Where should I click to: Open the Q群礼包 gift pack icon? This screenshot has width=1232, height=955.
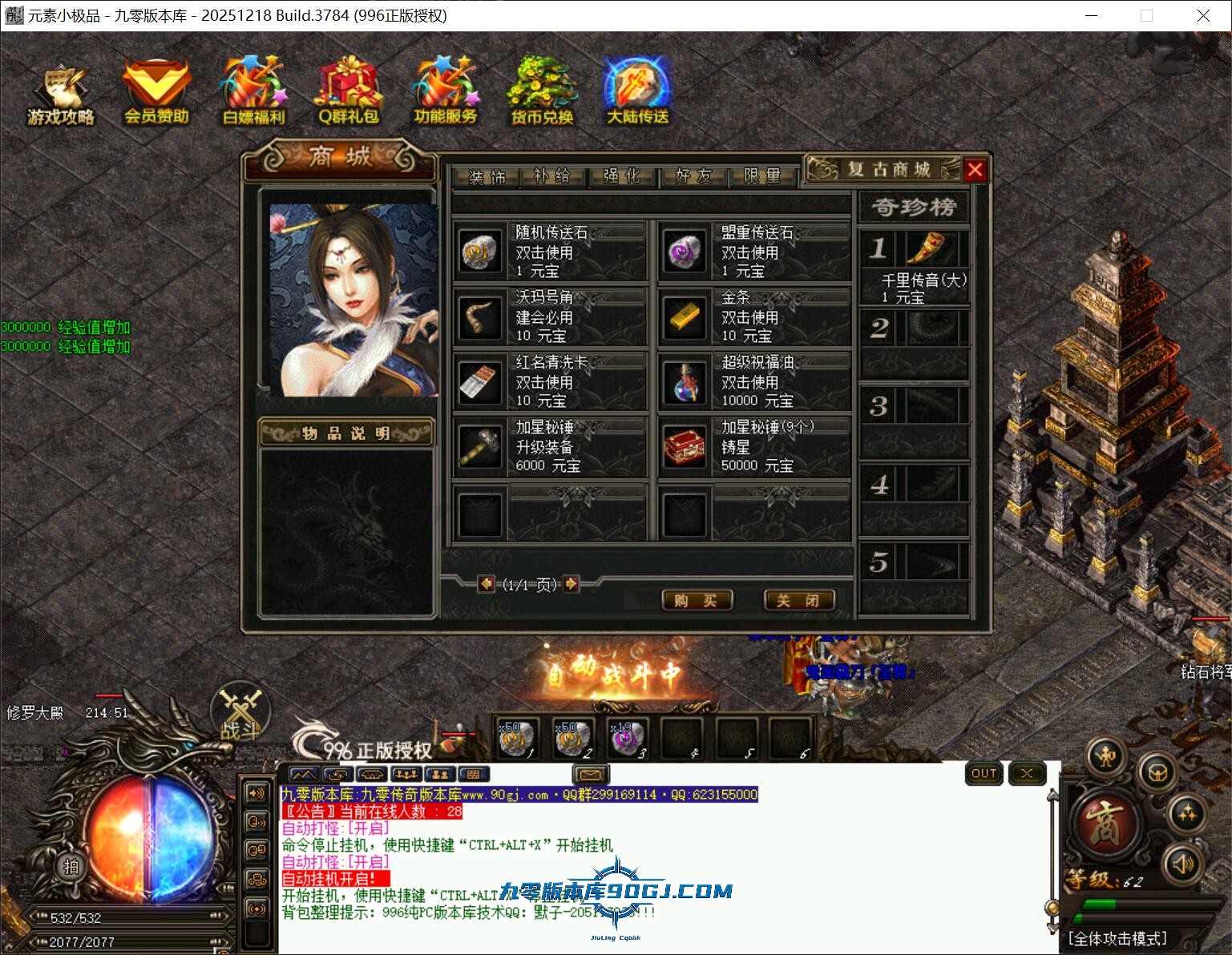349,88
